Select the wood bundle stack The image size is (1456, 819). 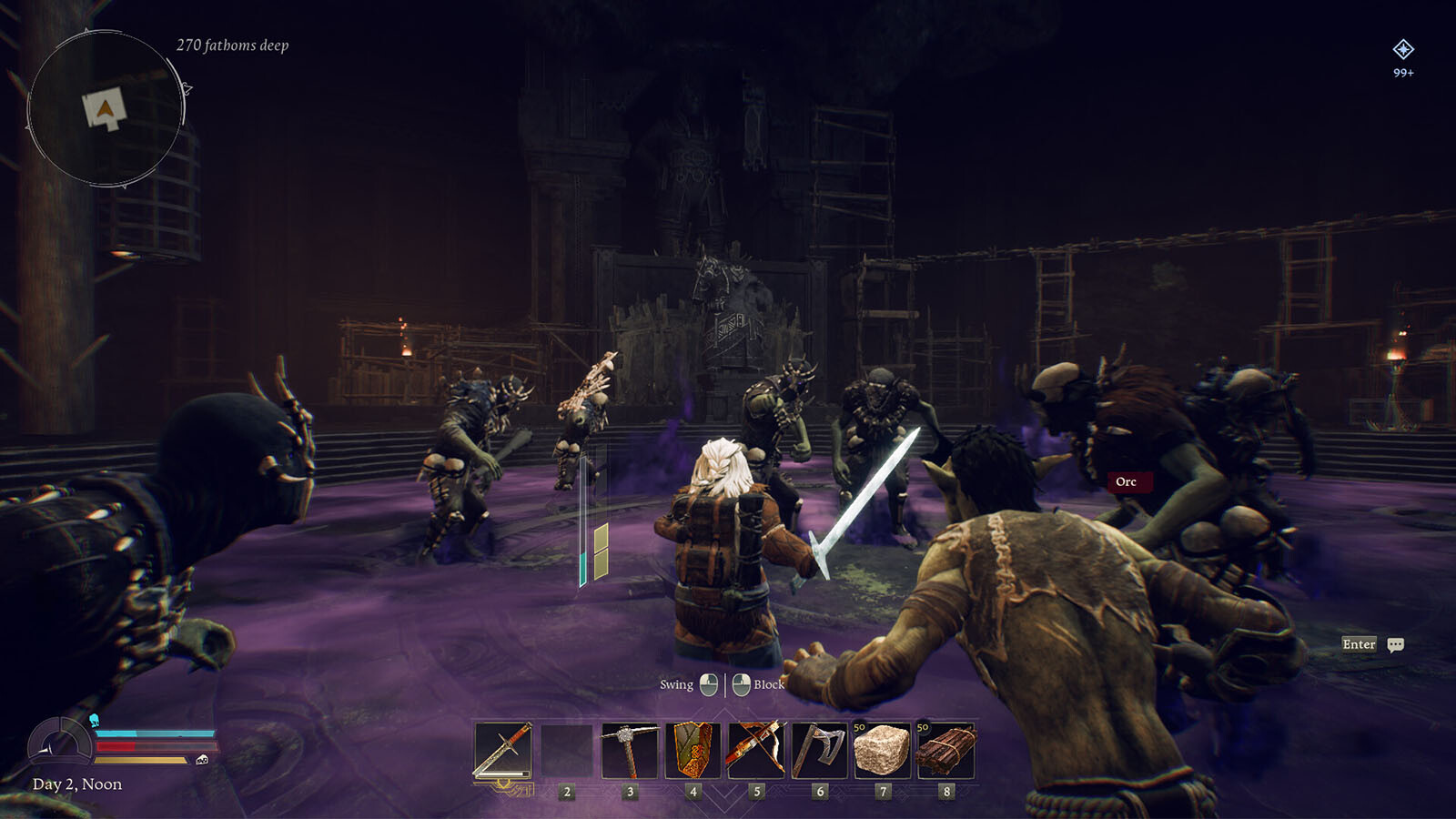945,751
